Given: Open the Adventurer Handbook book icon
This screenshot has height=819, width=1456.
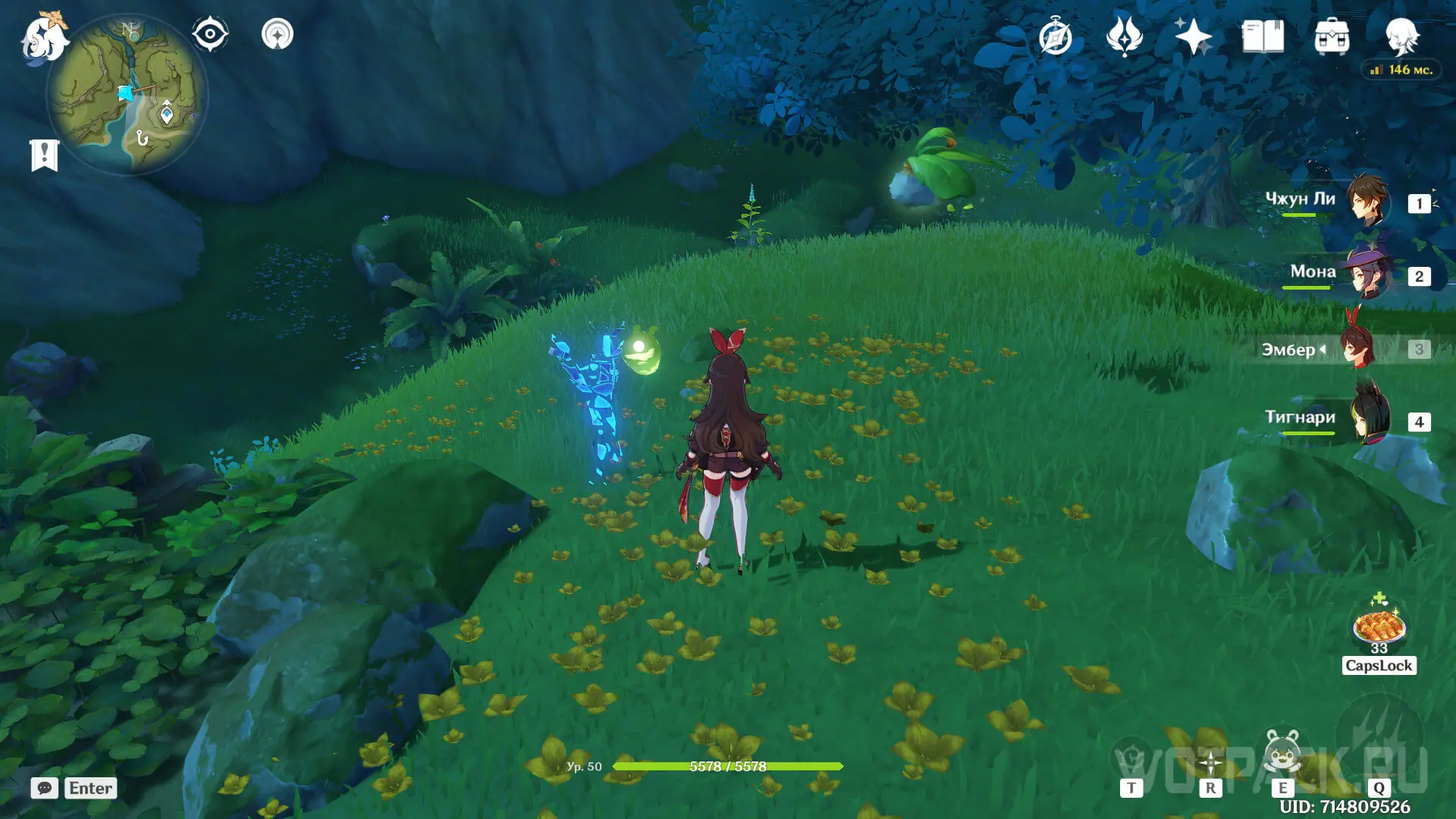Looking at the screenshot, I should click(x=1263, y=36).
